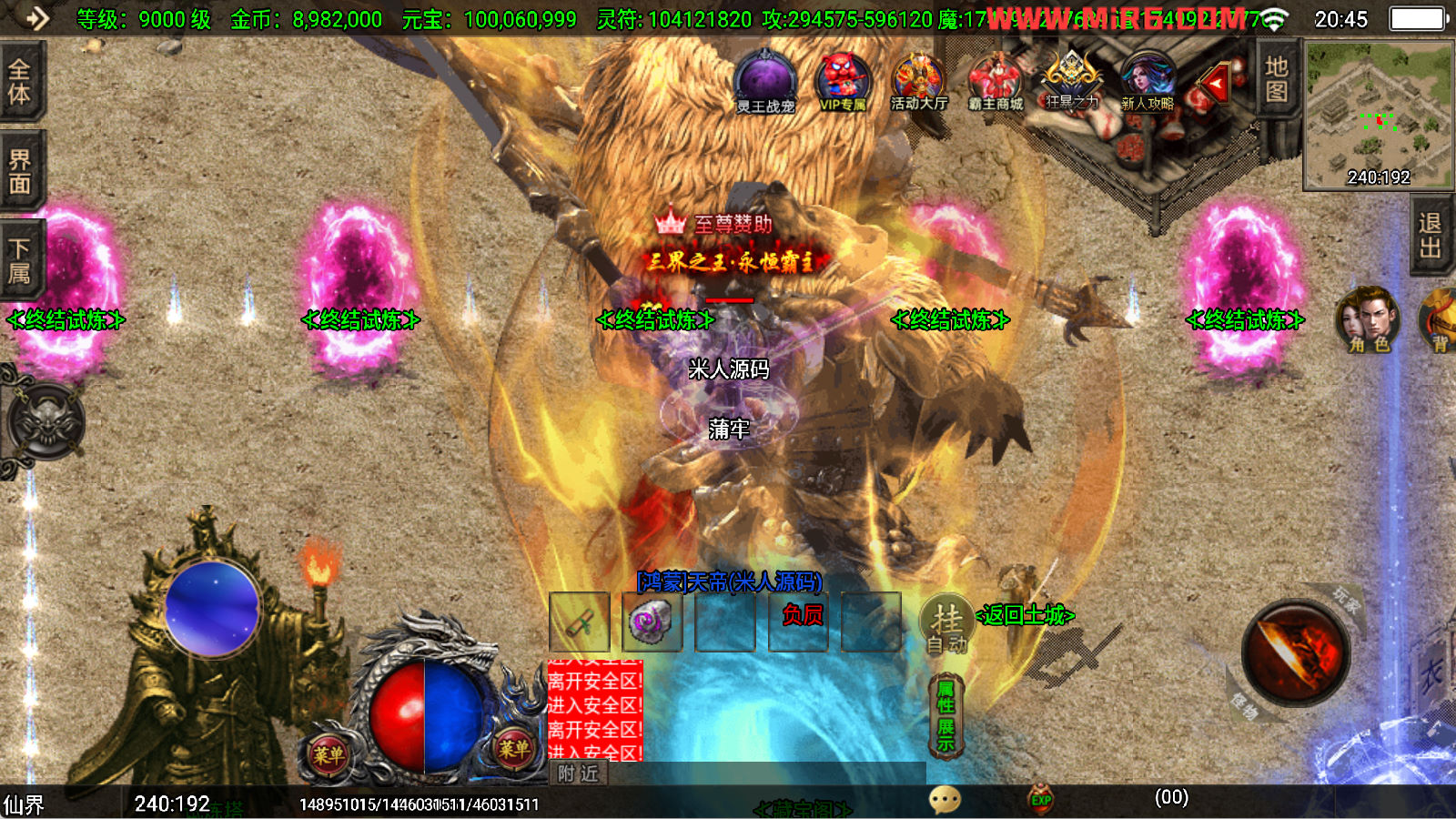Switch chat to the 附近 tab
This screenshot has width=1456, height=819.
579,773
